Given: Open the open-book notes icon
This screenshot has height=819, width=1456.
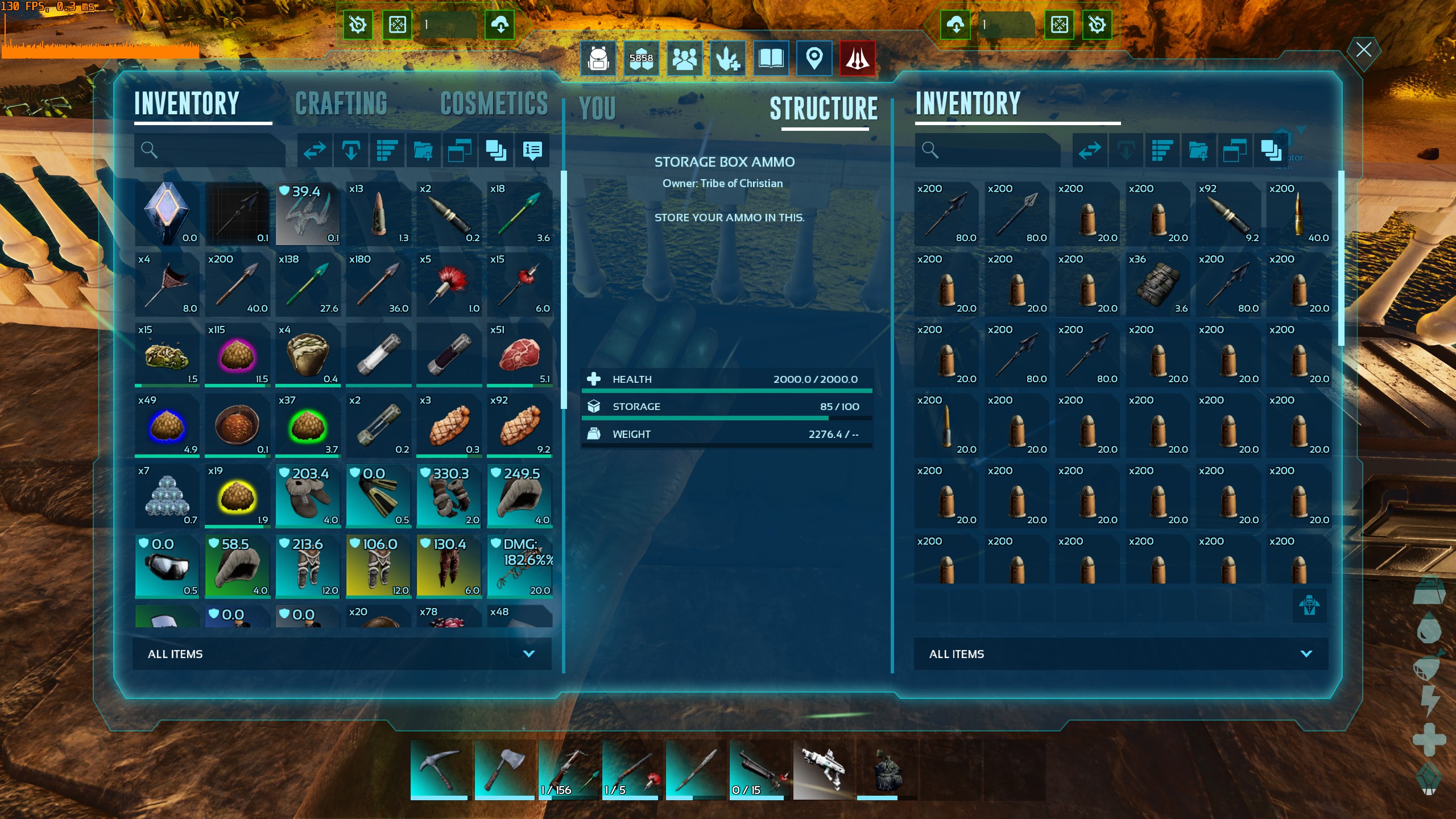Looking at the screenshot, I should click(x=771, y=58).
